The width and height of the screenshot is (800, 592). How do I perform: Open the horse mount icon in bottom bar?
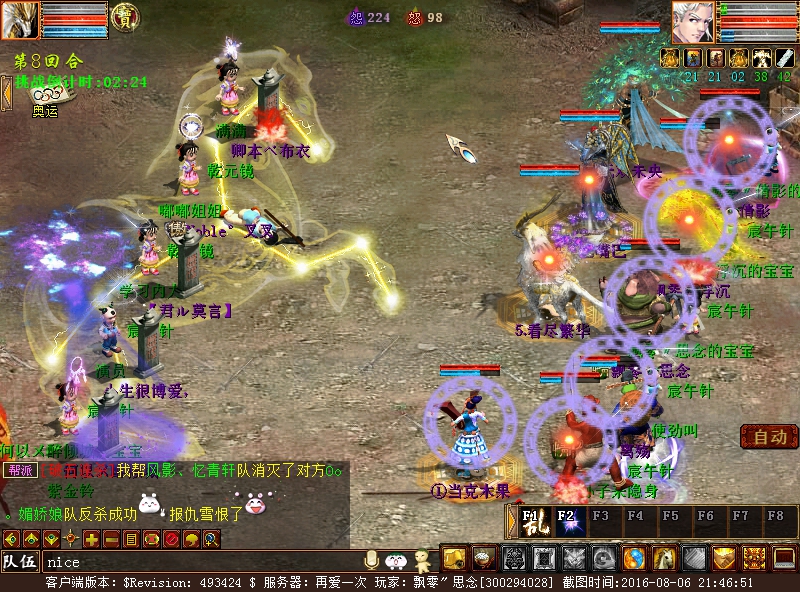[665, 558]
